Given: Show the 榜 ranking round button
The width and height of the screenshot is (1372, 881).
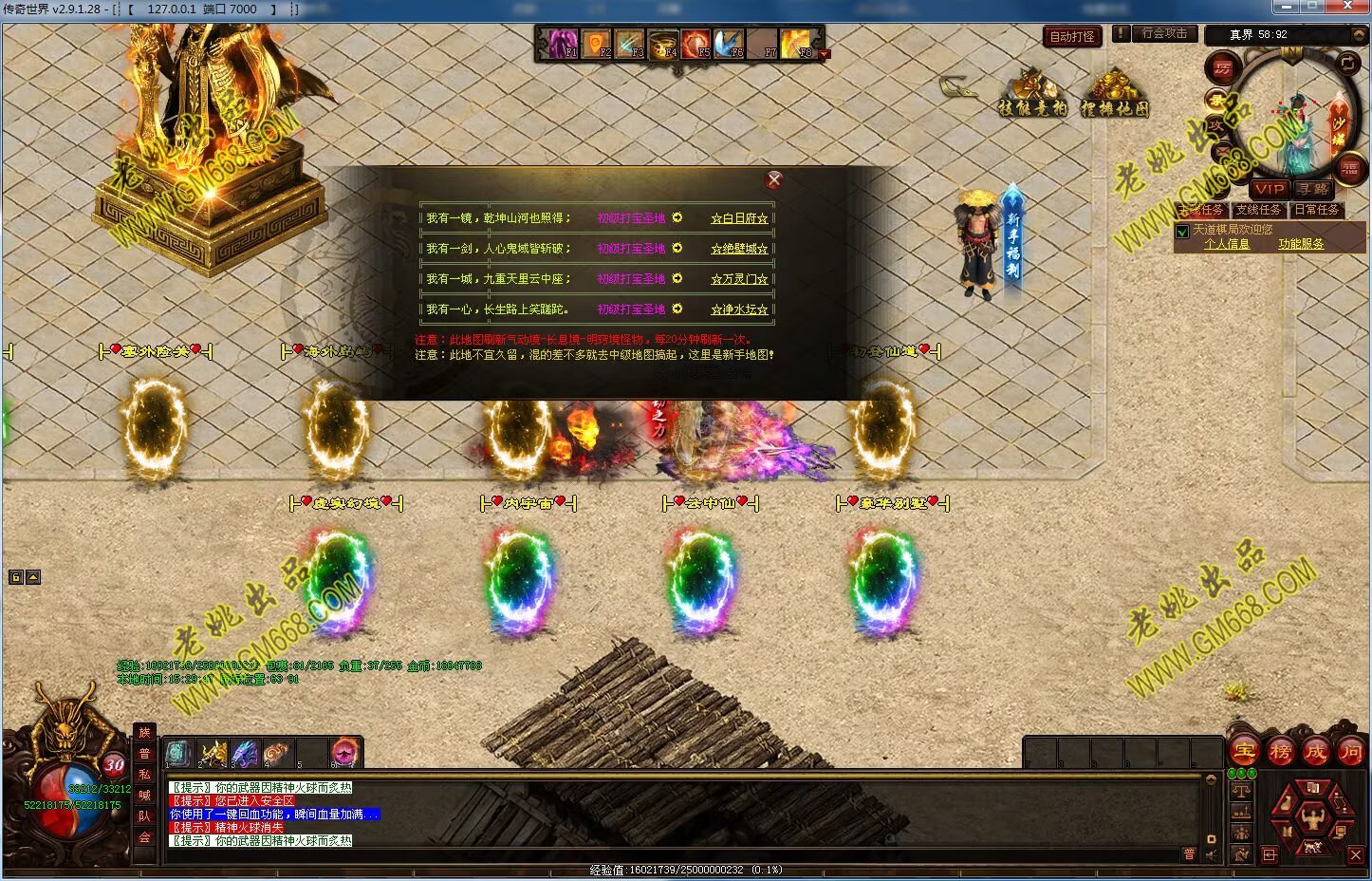Looking at the screenshot, I should coord(1280,751).
